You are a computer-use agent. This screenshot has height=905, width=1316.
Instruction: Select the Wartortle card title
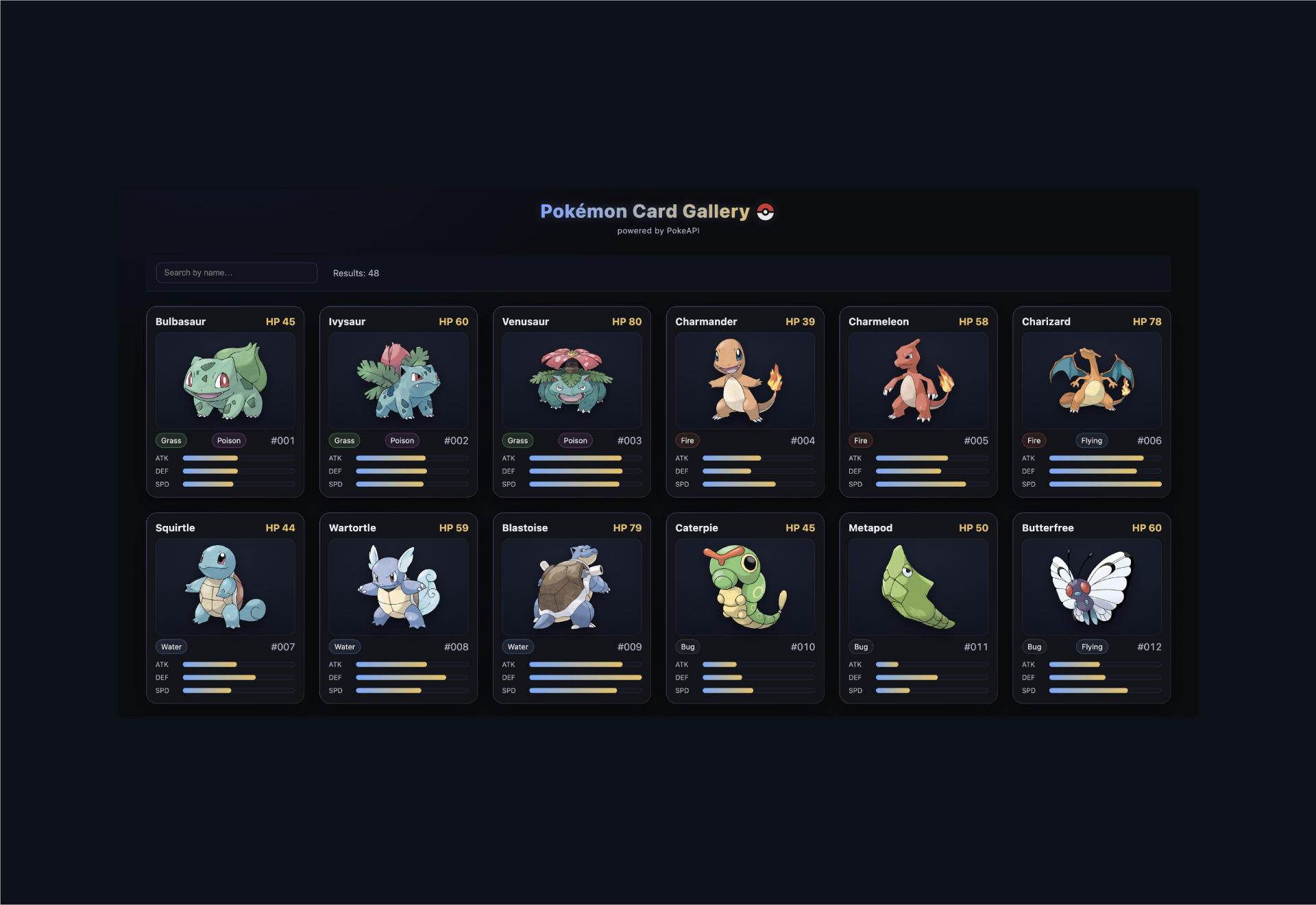tap(352, 528)
